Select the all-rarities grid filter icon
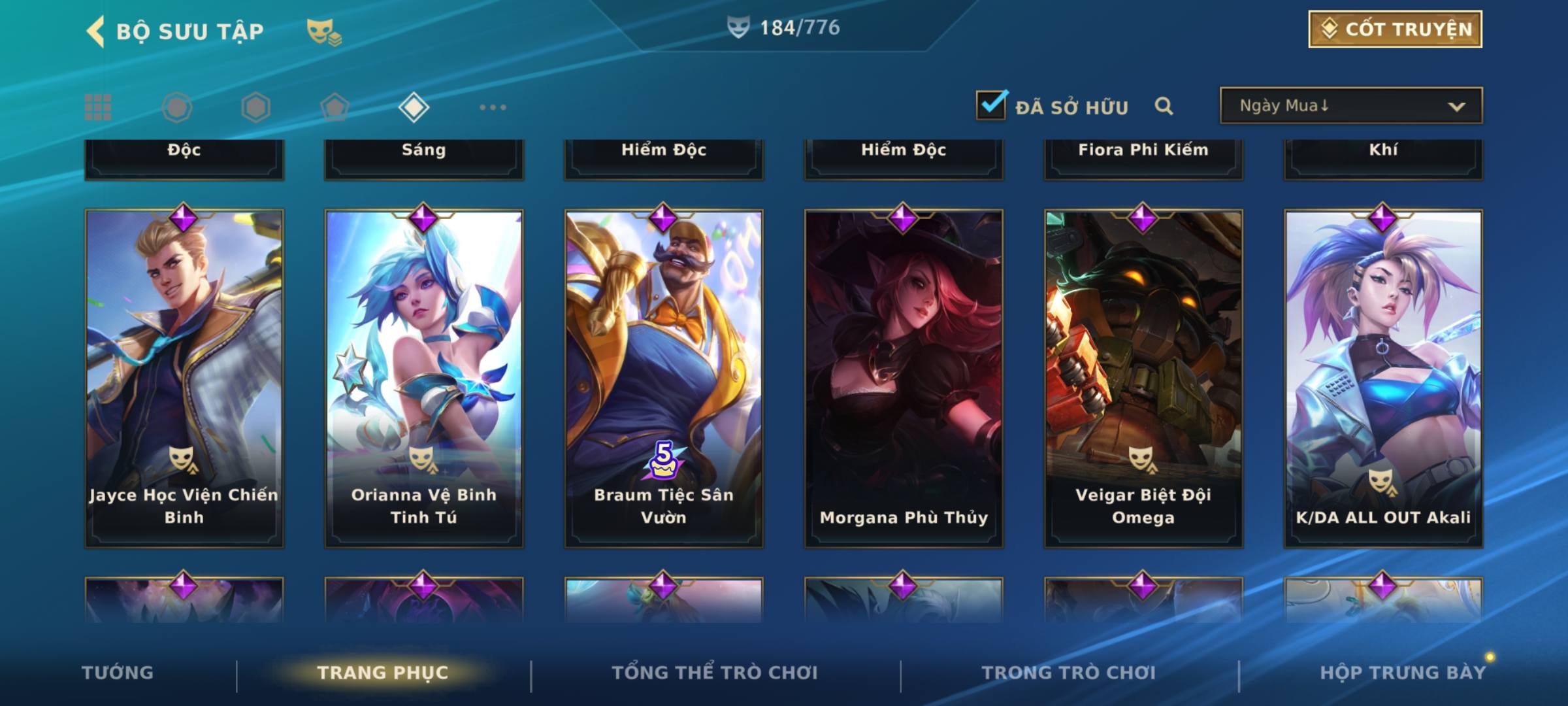Viewport: 1568px width, 706px height. click(x=98, y=107)
